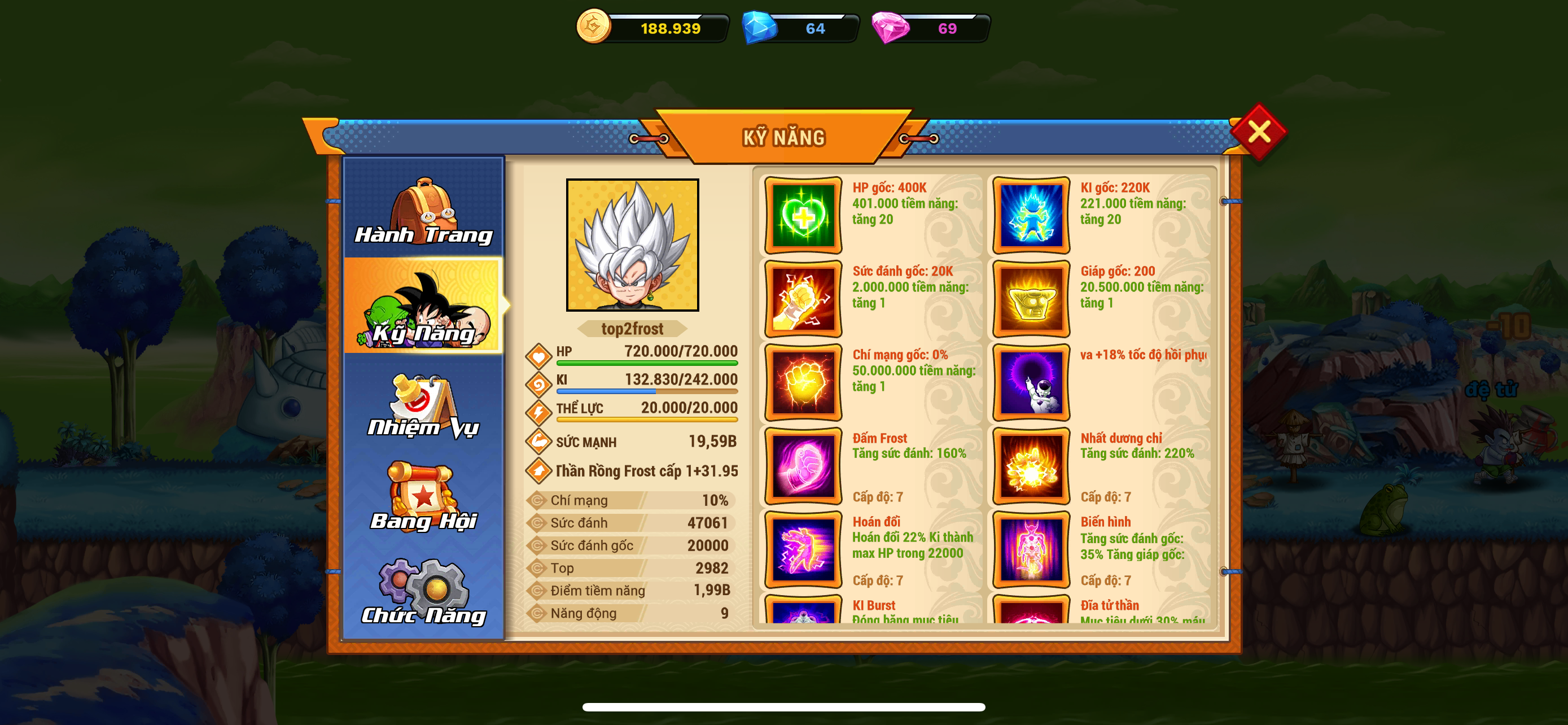Click the Chí mạng gốc glowing fist icon
The height and width of the screenshot is (725, 1568).
click(803, 382)
